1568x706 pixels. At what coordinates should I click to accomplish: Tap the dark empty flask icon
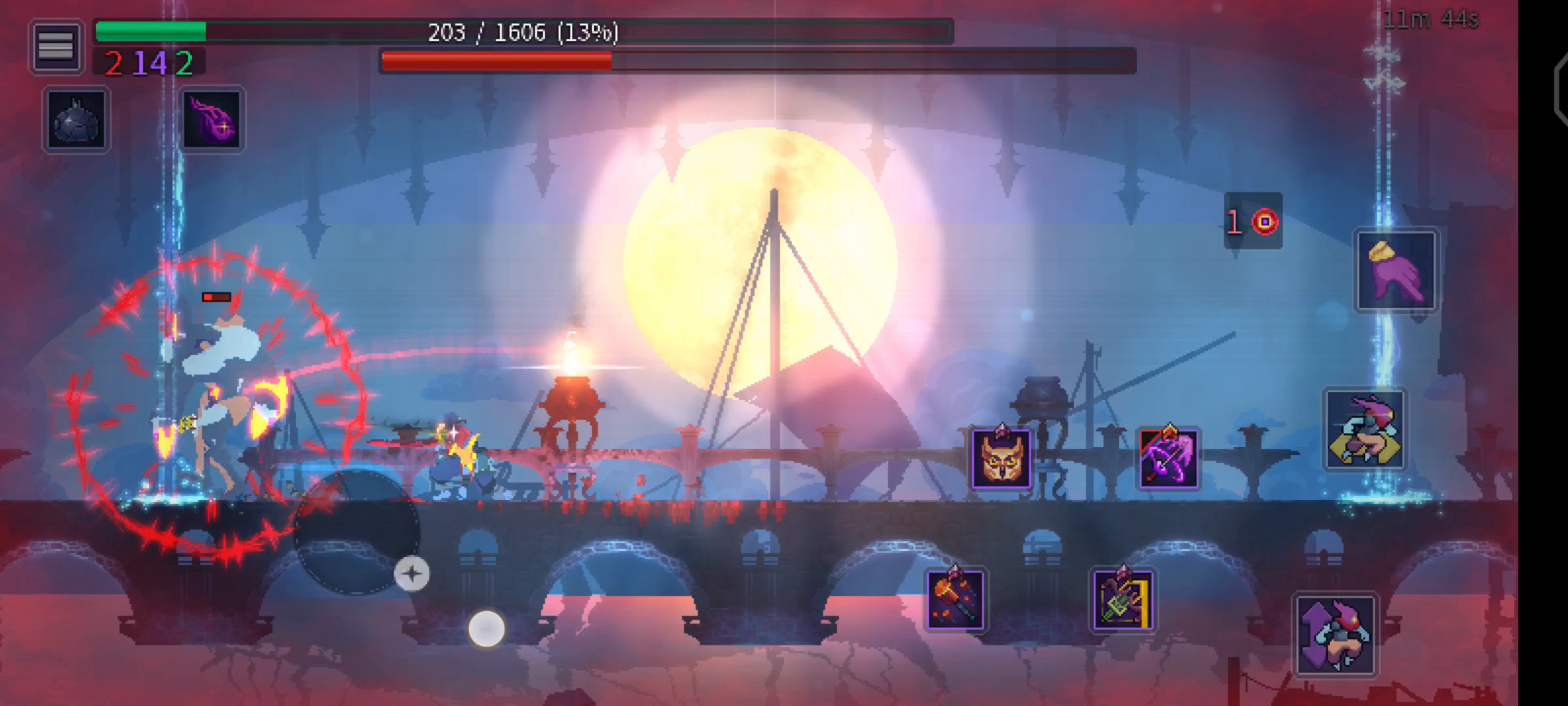coord(76,120)
